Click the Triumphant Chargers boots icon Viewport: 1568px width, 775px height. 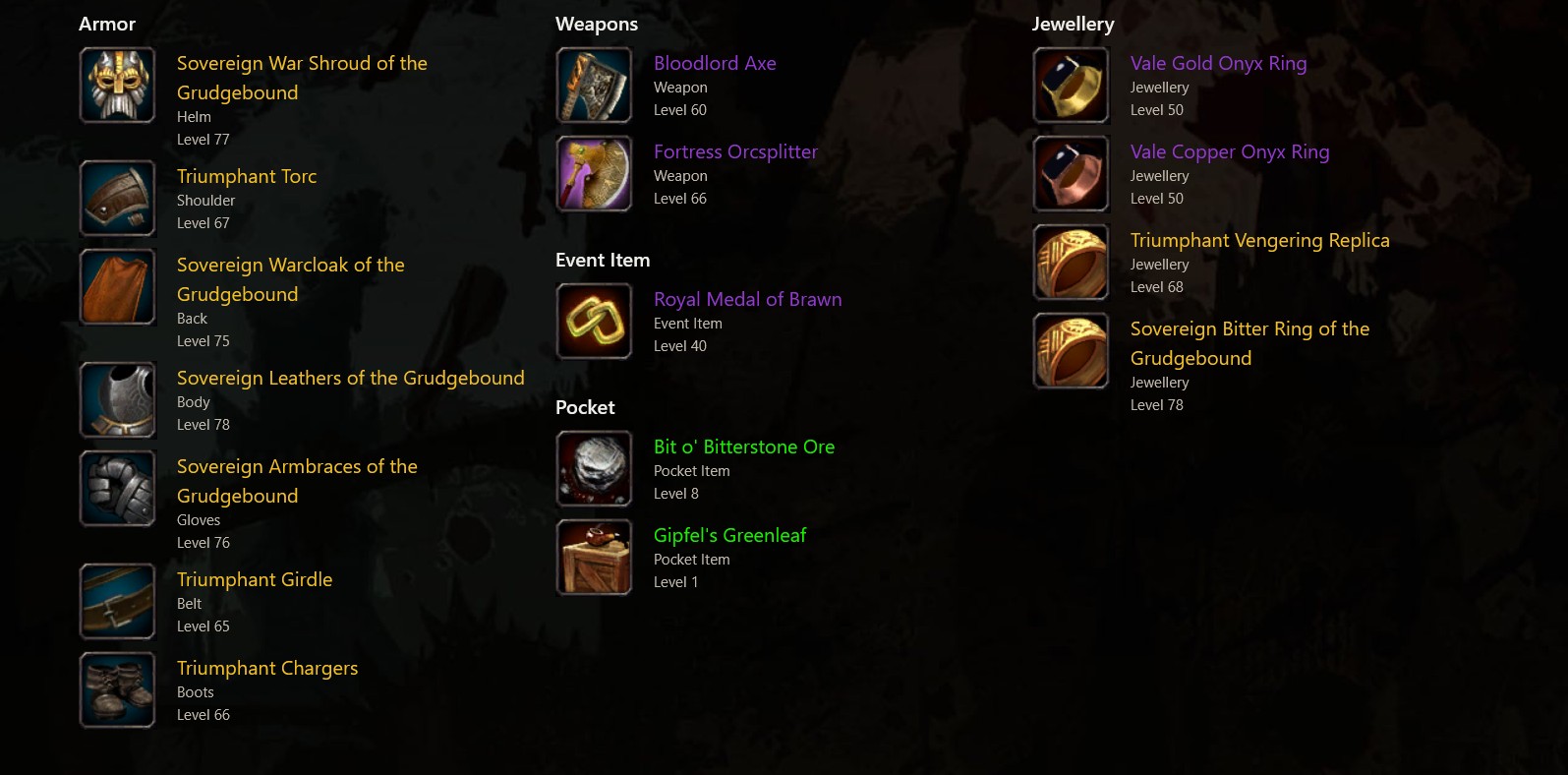[x=117, y=690]
